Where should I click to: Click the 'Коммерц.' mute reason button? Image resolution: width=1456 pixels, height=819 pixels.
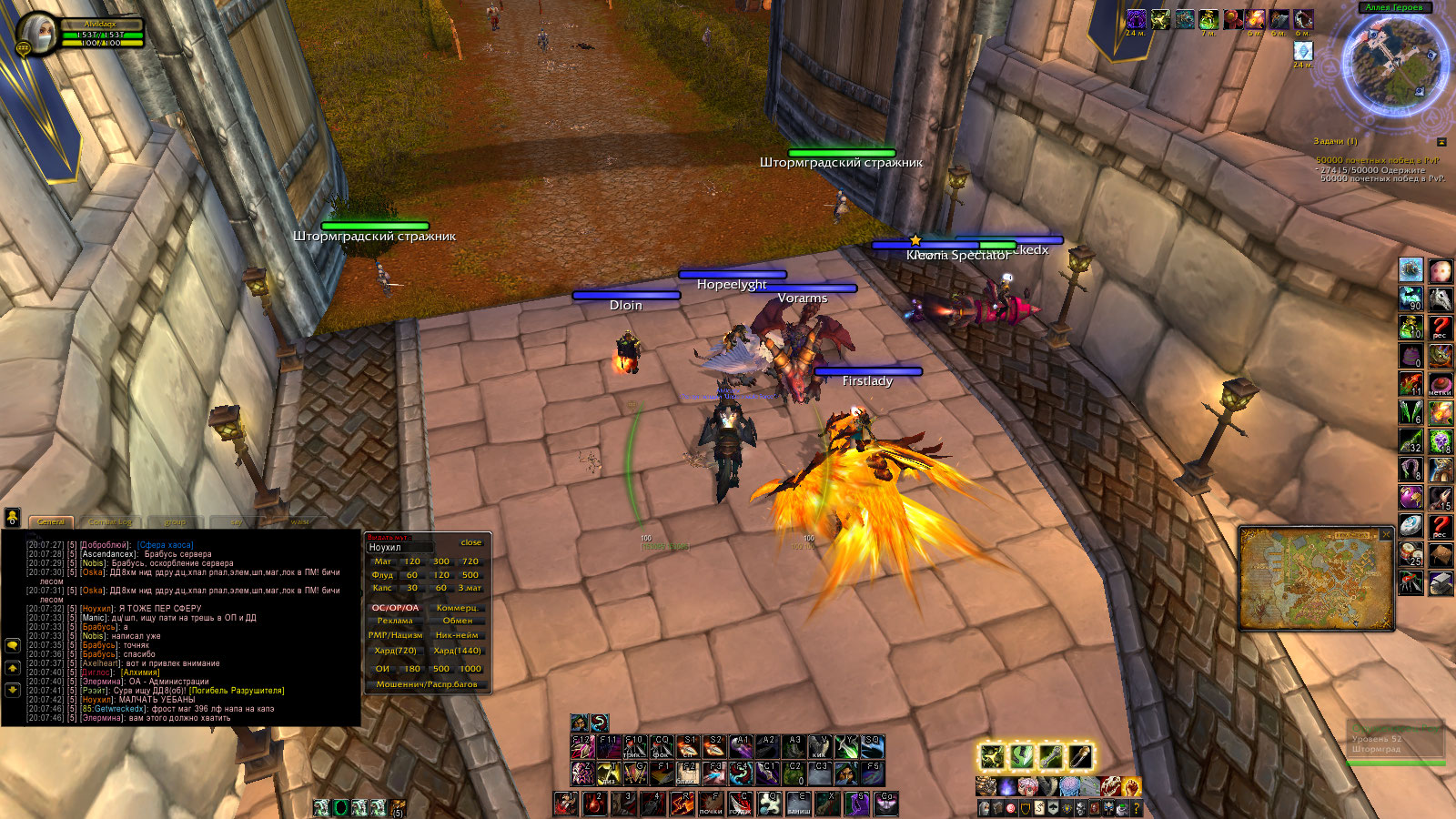tap(458, 608)
